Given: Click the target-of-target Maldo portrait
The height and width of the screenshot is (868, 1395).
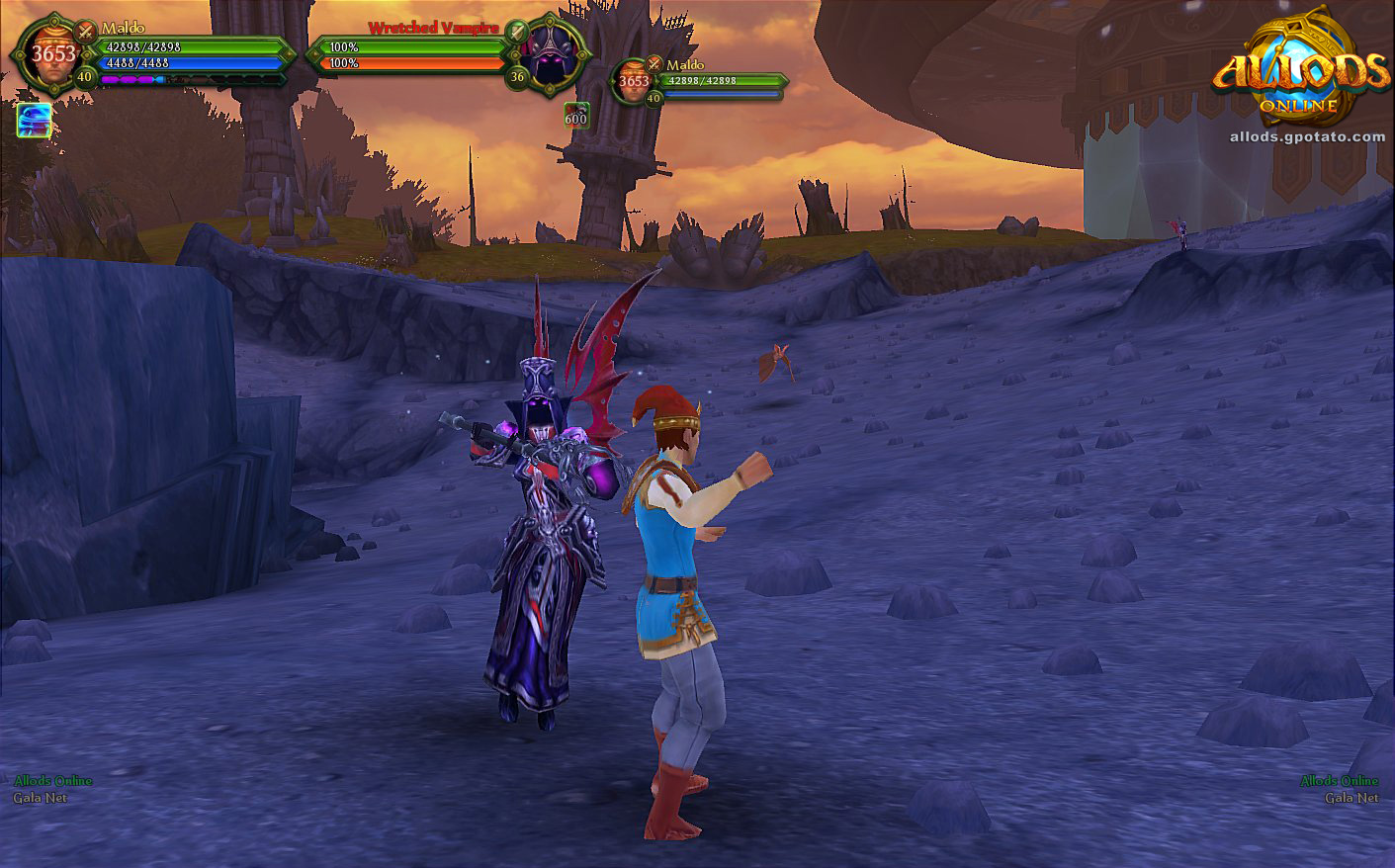Looking at the screenshot, I should pos(635,82).
